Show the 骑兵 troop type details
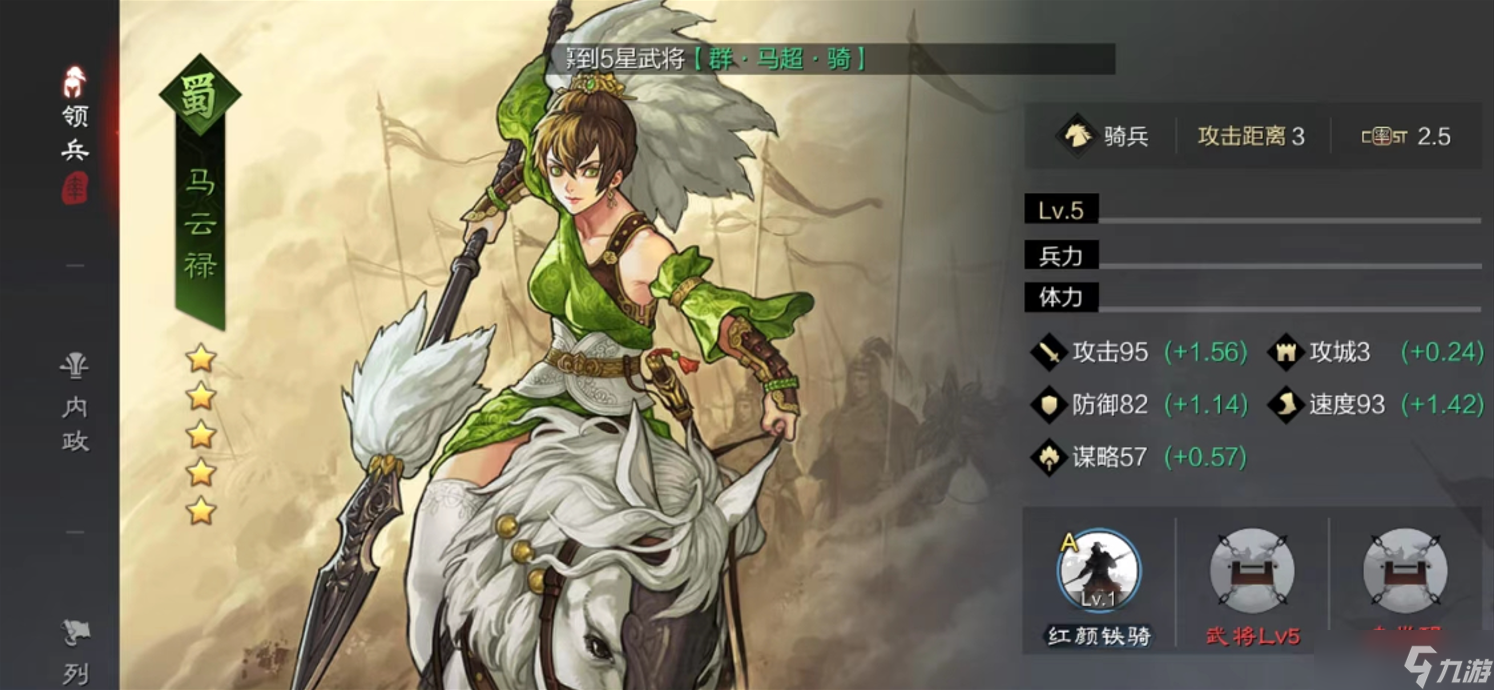This screenshot has height=690, width=1494. pyautogui.click(x=1104, y=136)
